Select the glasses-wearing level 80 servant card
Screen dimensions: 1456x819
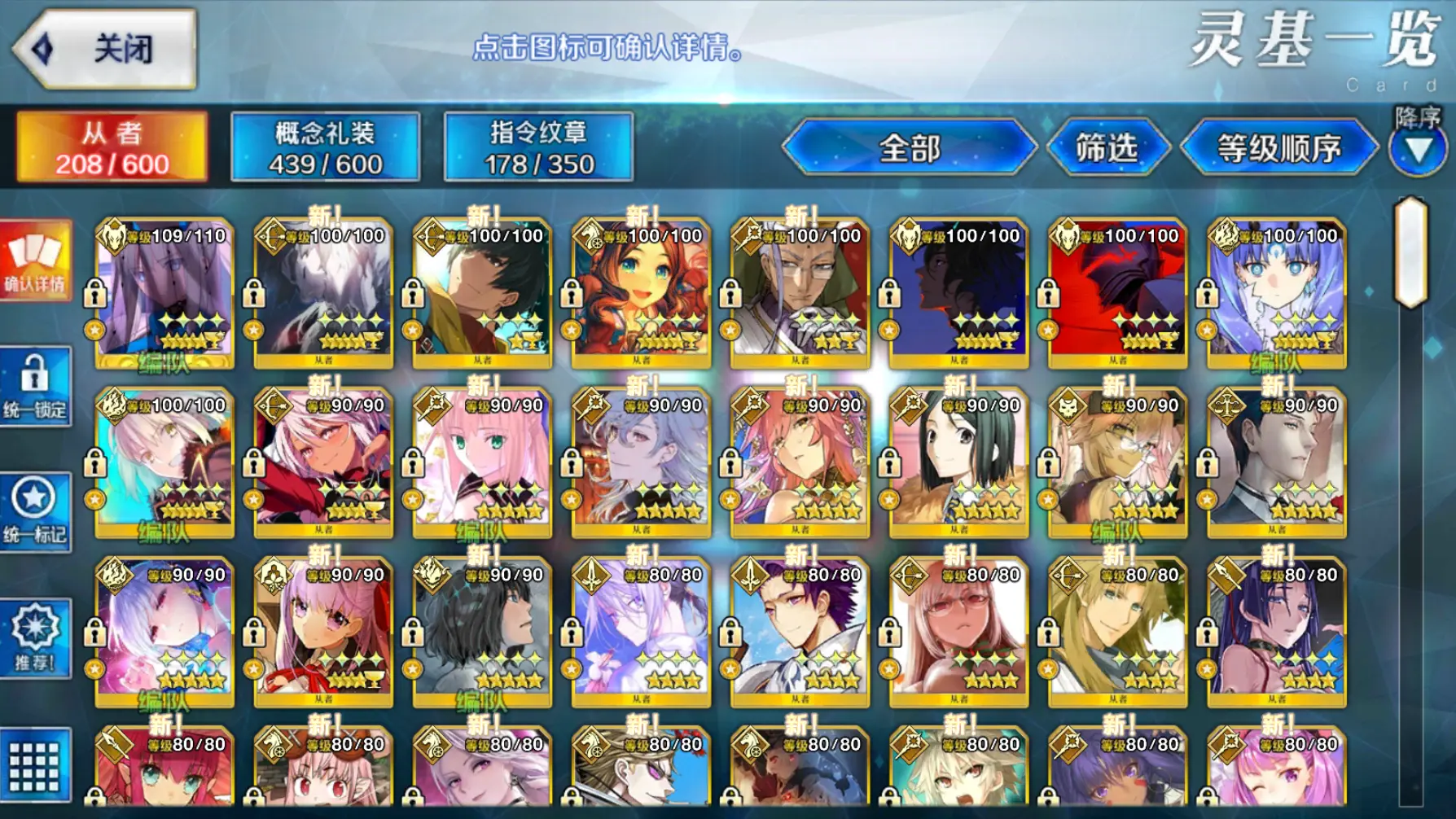[x=958, y=632]
